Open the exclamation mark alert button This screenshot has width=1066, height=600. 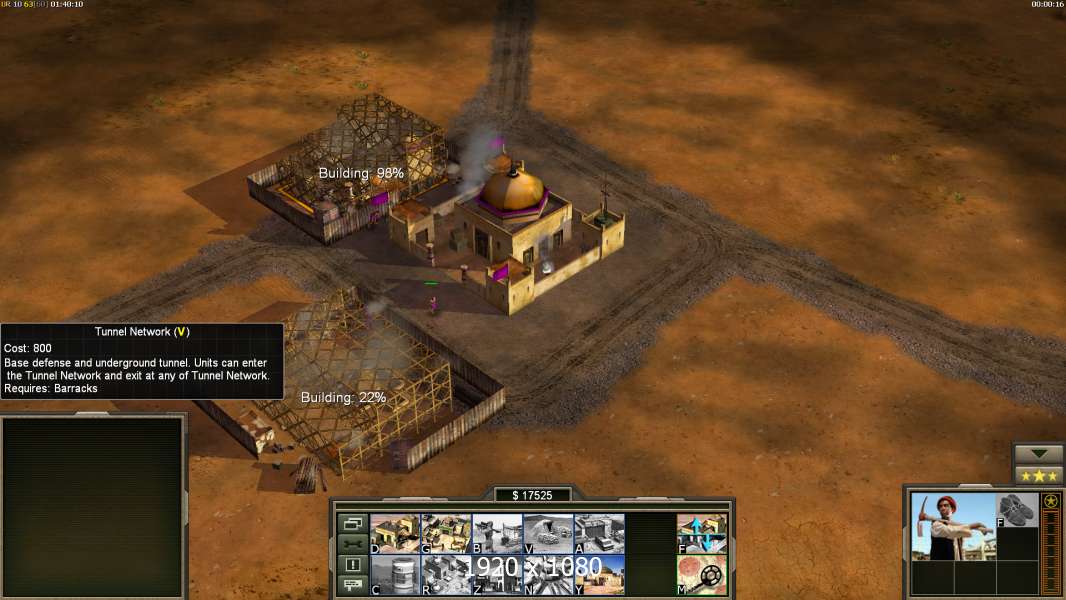coord(352,565)
